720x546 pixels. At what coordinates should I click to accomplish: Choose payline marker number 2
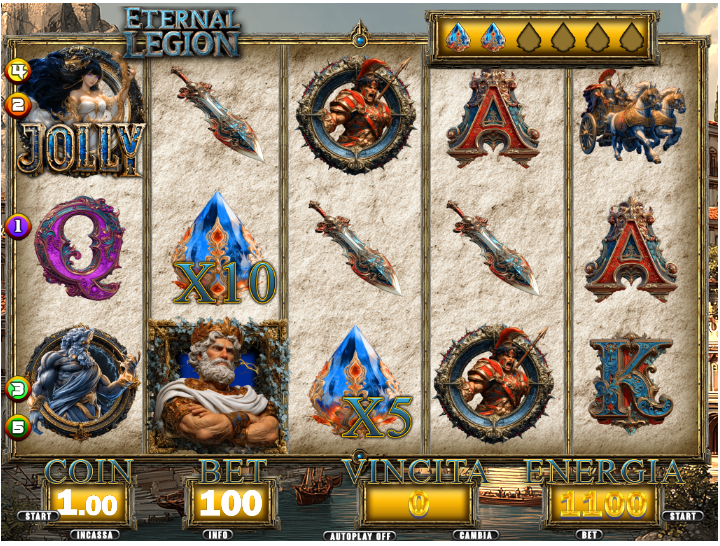point(17,104)
